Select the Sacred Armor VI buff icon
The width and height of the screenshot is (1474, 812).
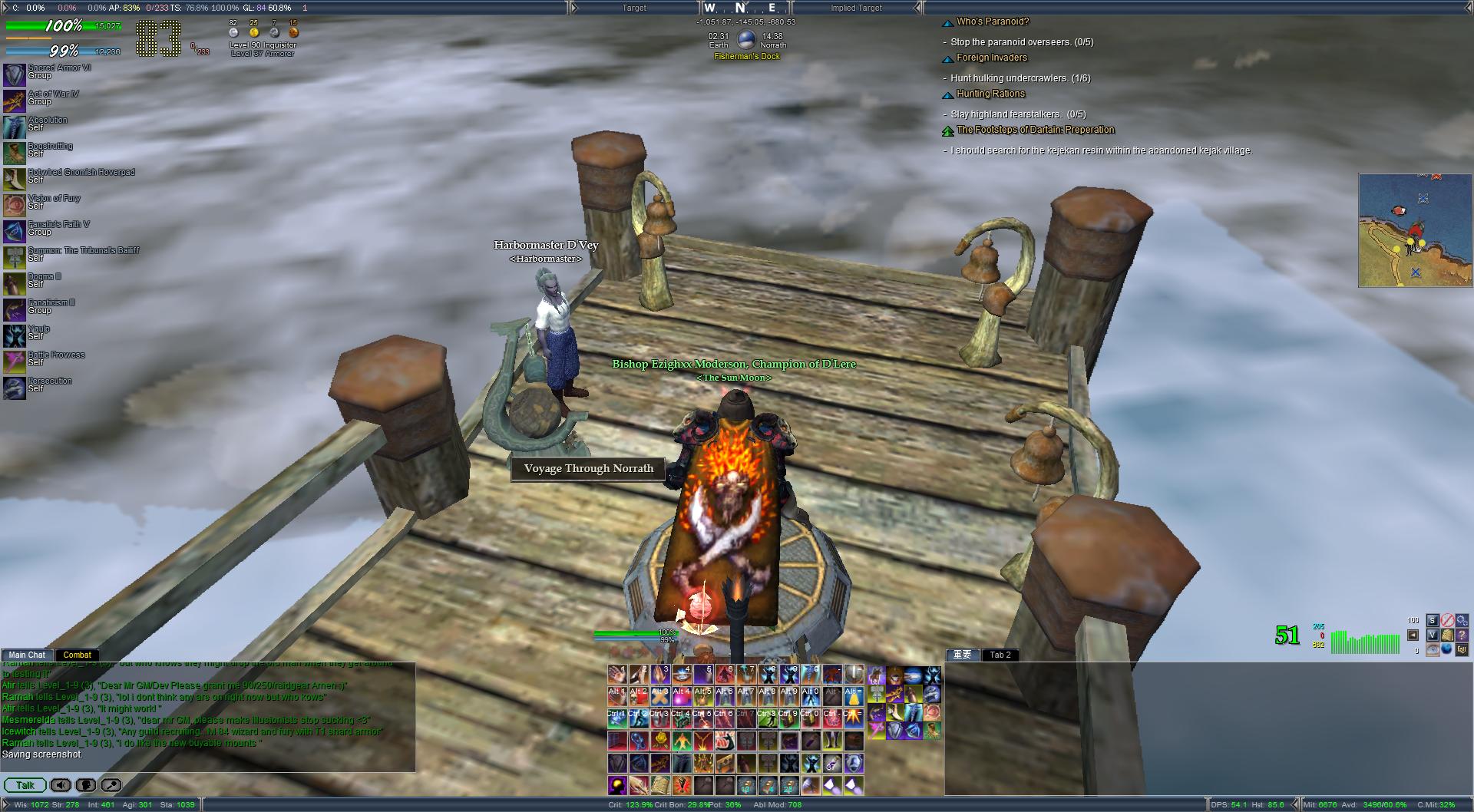(15, 74)
